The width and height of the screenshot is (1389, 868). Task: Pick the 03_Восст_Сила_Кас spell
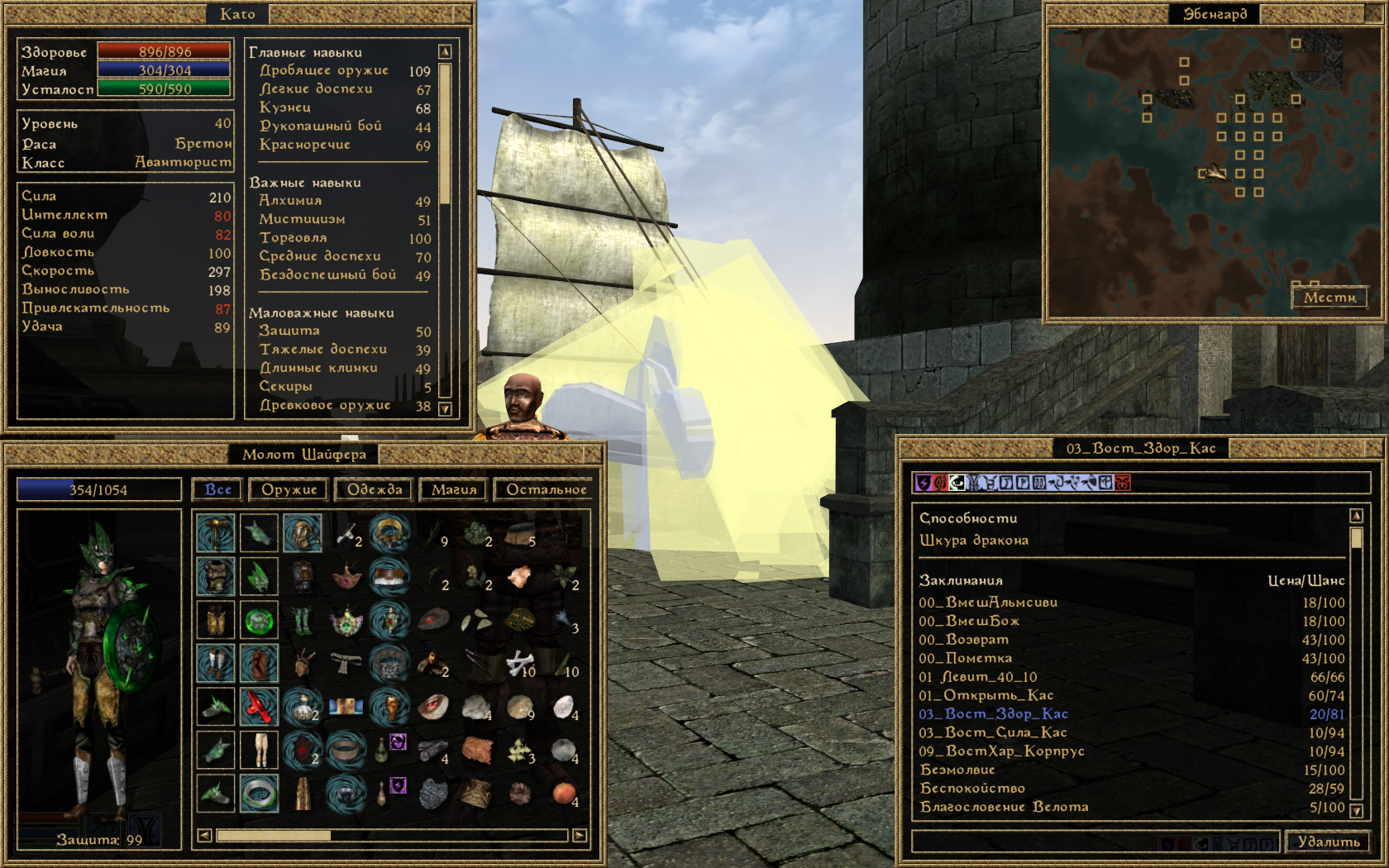[993, 732]
